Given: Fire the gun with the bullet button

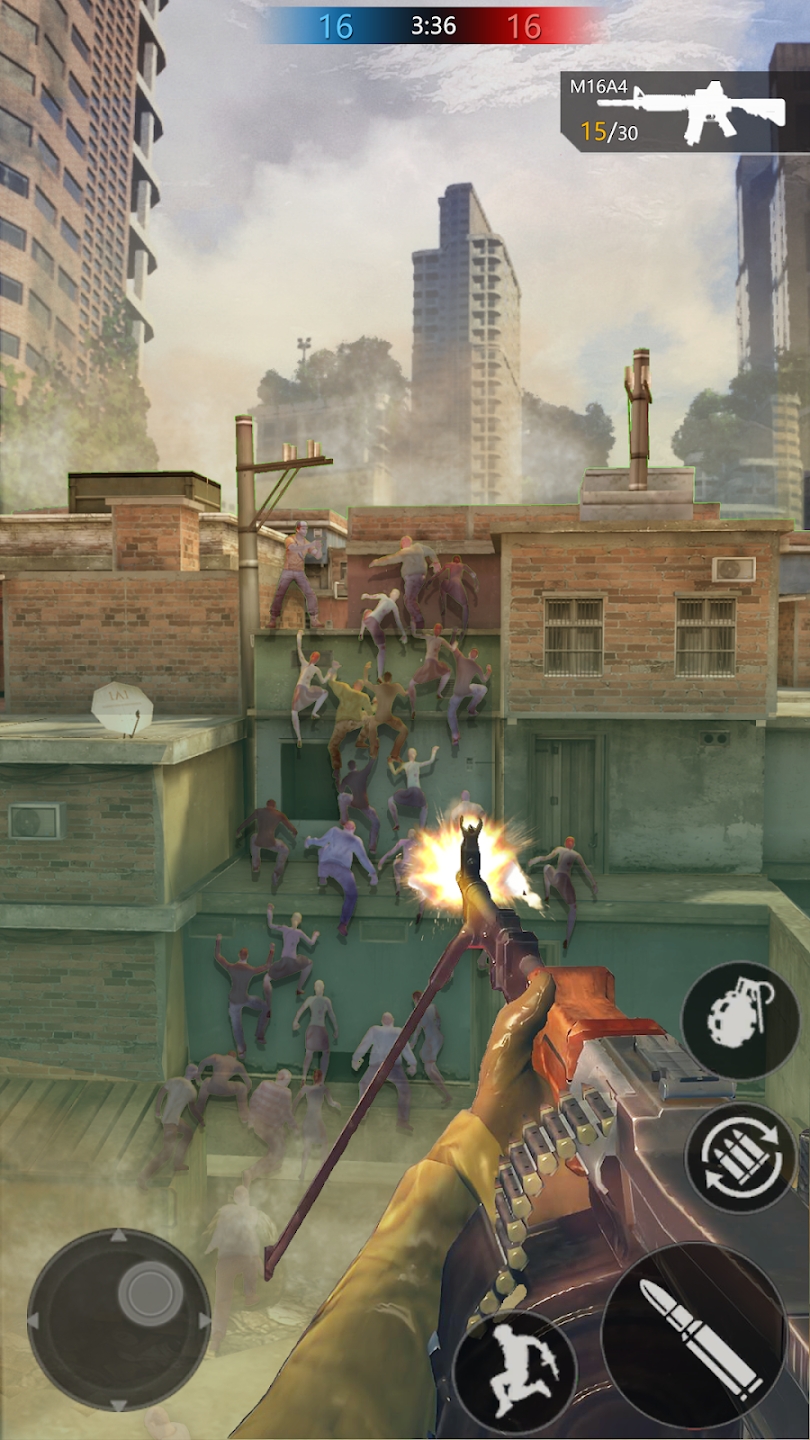Looking at the screenshot, I should click(x=693, y=1335).
